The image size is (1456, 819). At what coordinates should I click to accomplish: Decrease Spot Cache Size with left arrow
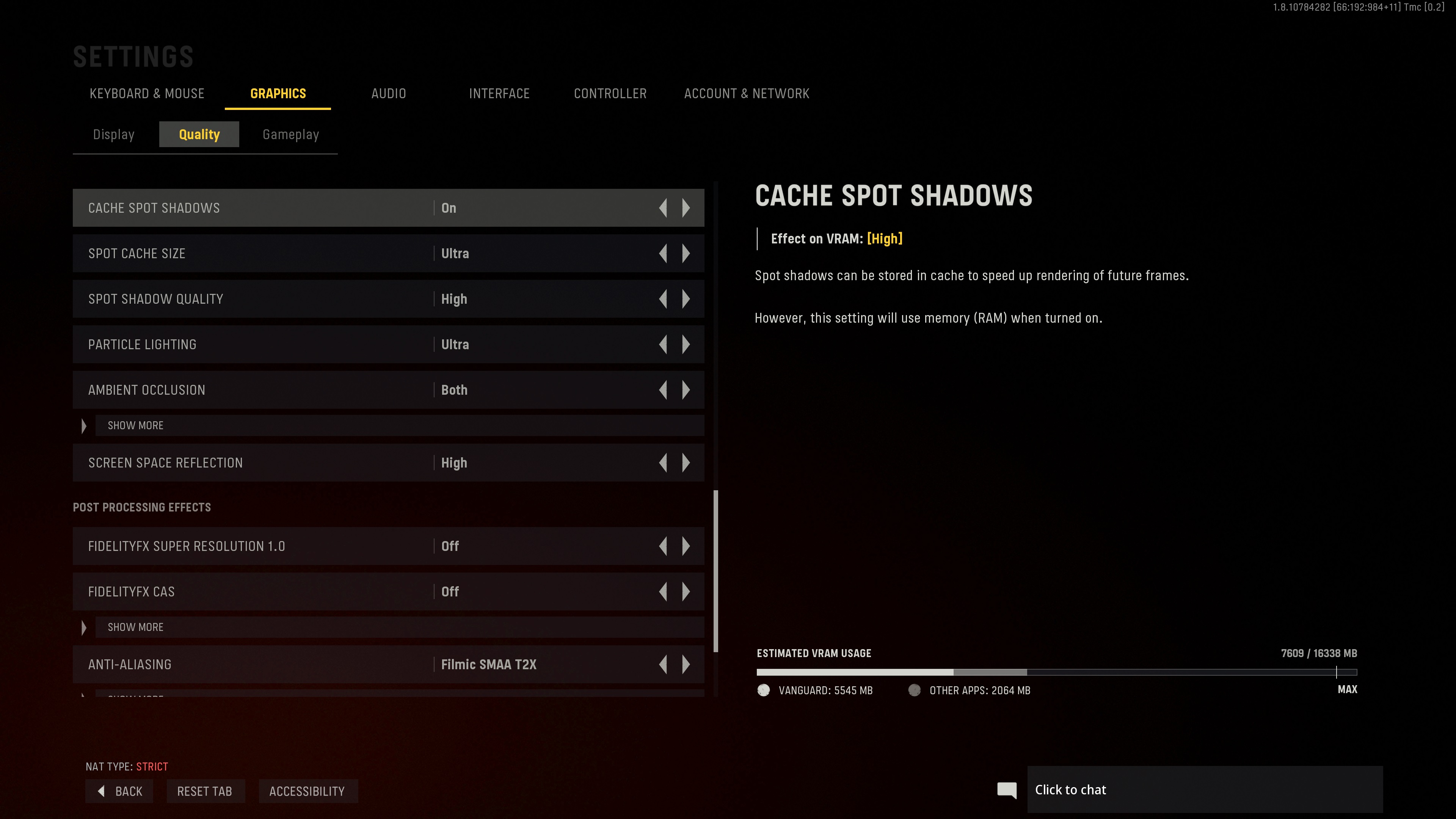pos(663,254)
